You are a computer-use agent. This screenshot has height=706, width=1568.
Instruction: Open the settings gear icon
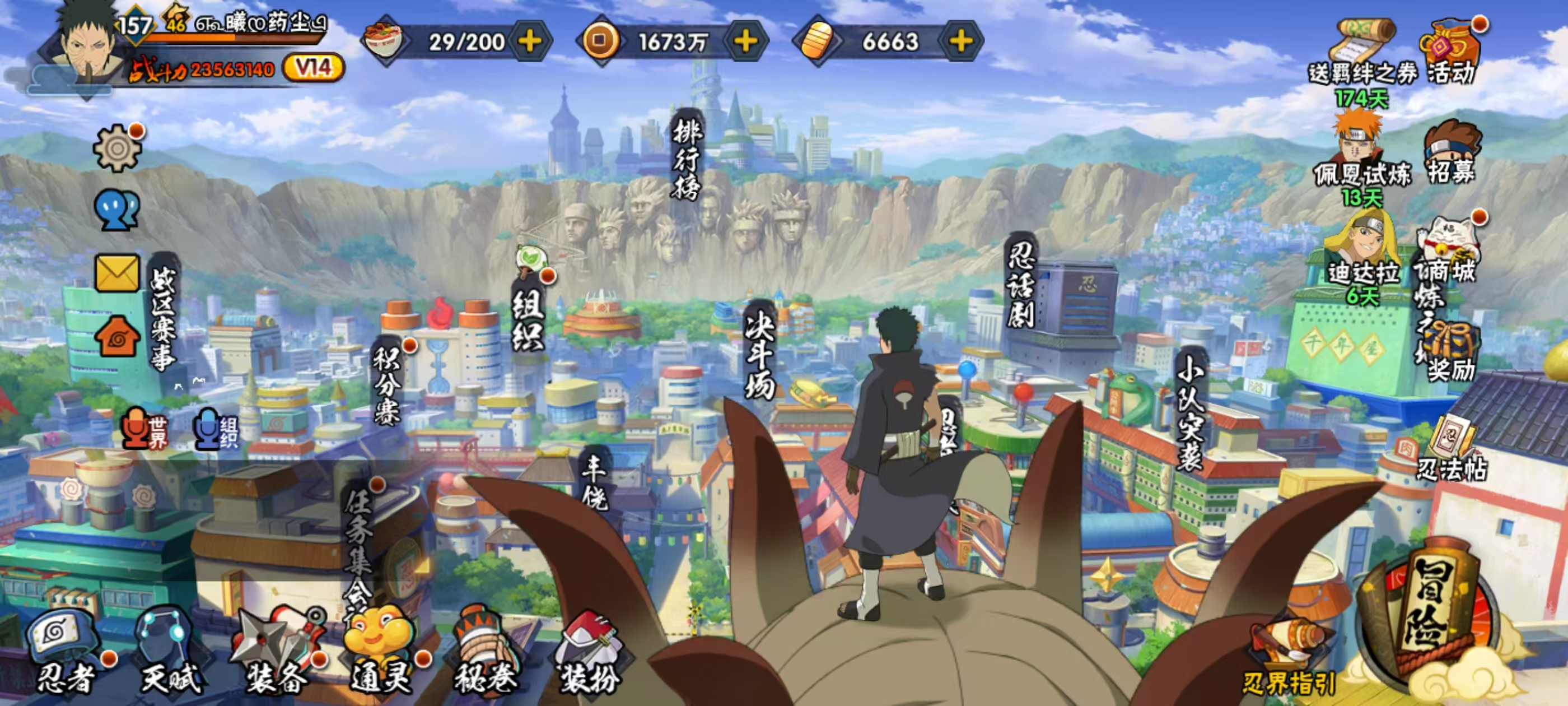click(117, 147)
